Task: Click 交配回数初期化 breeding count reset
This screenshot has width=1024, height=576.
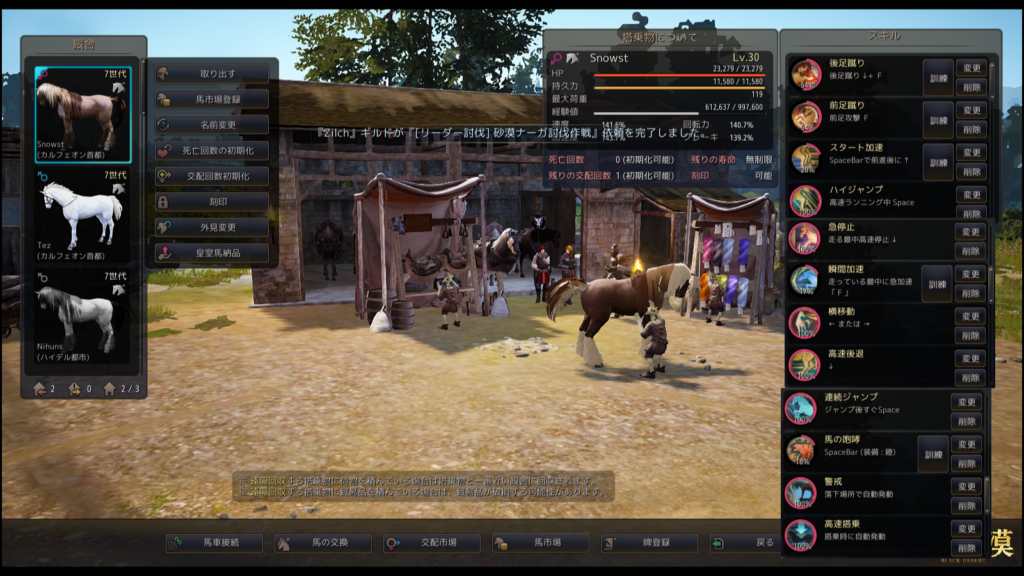Action: [x=213, y=176]
